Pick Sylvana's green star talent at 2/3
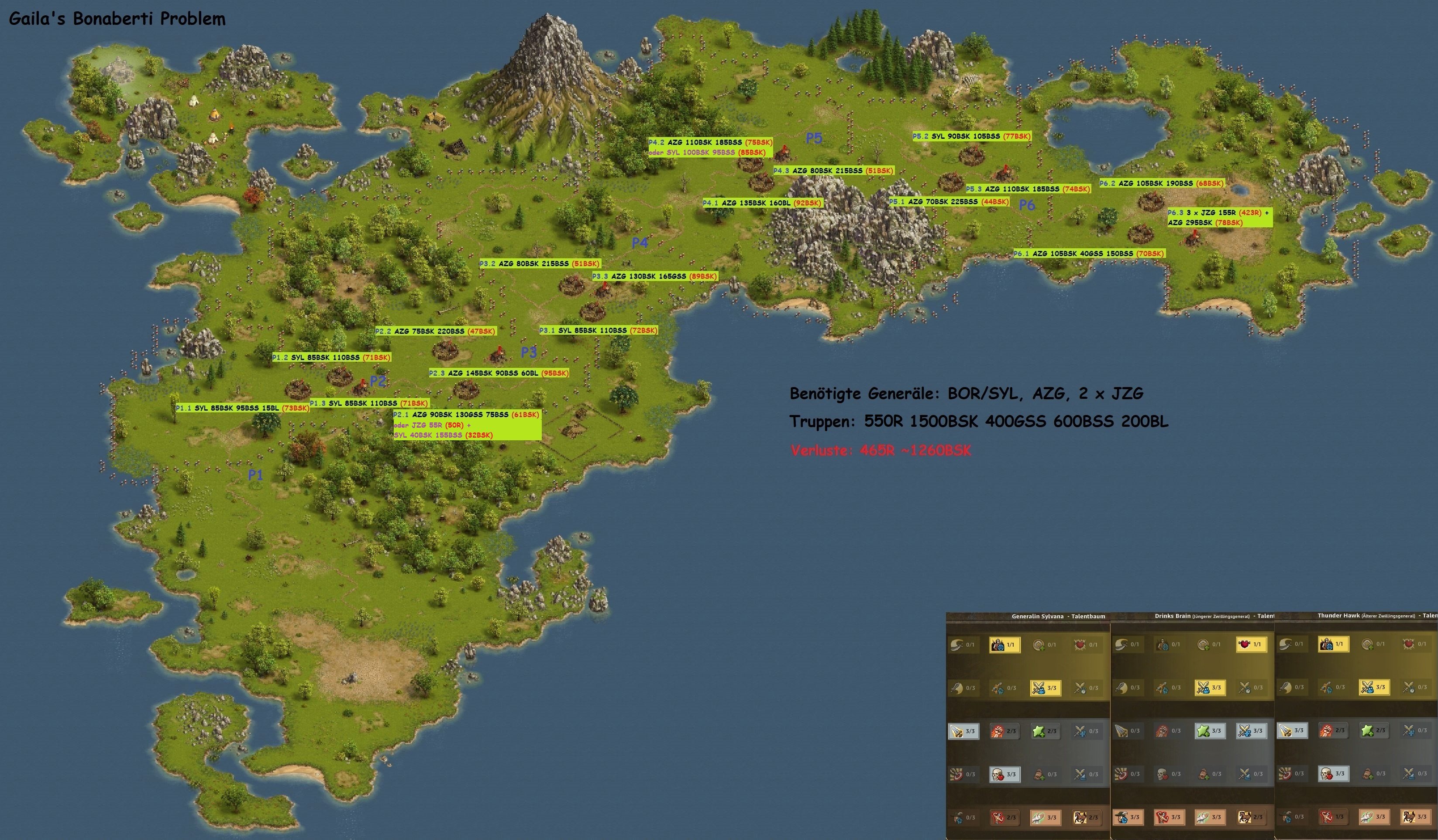Screen dimensions: 1438x840 click(x=1045, y=730)
